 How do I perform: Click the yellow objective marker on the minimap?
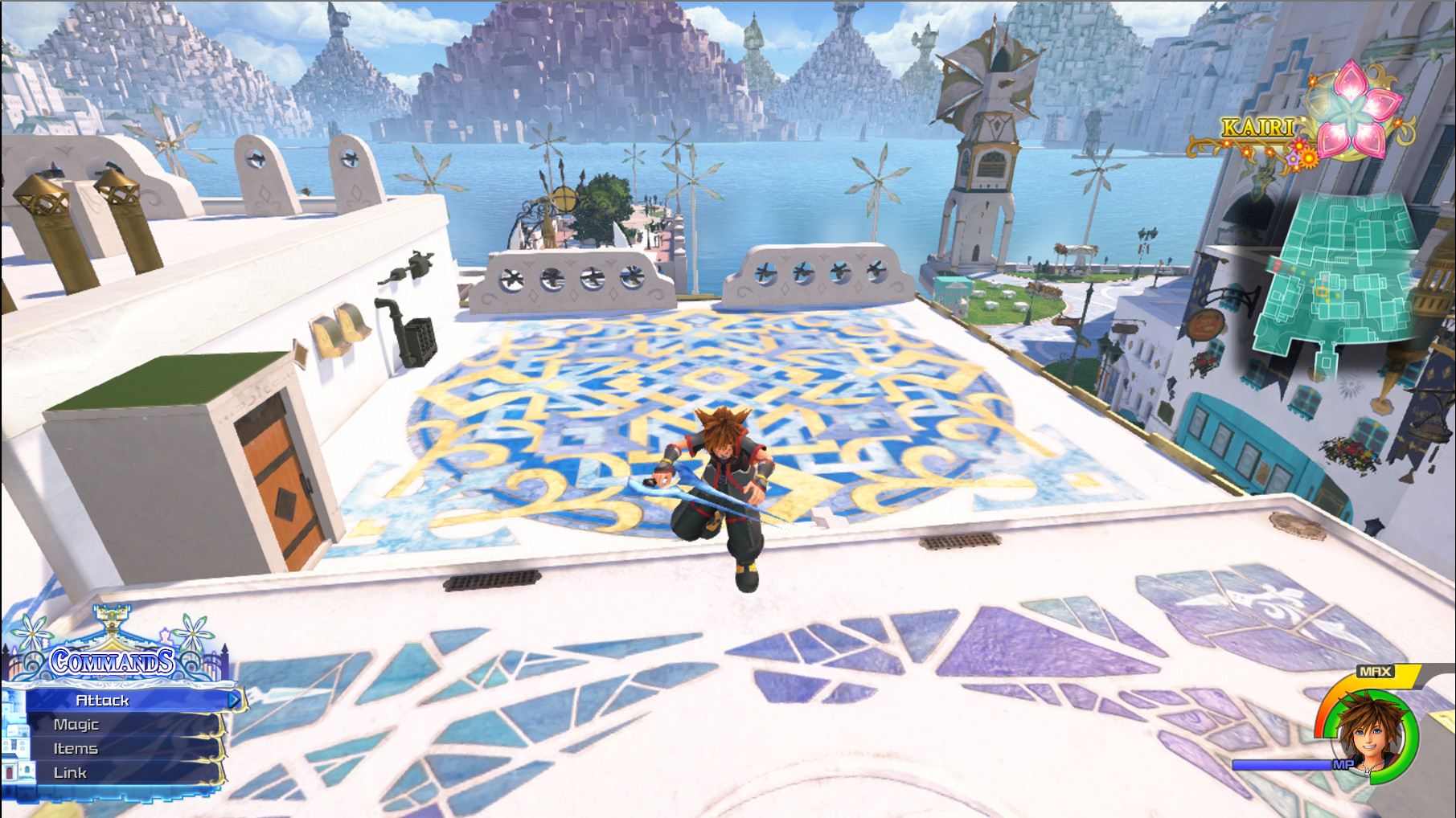click(x=1323, y=291)
